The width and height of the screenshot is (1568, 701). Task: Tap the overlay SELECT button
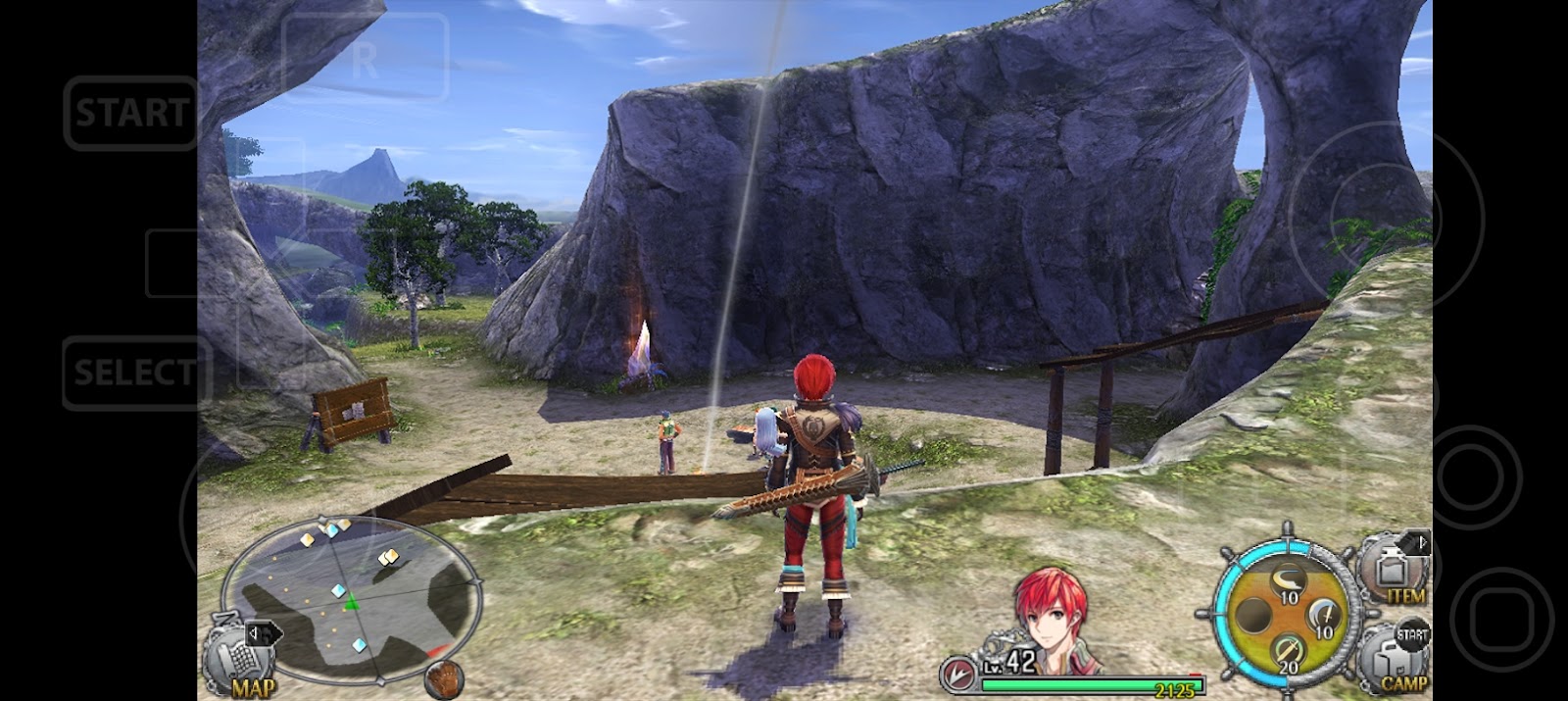(x=135, y=373)
